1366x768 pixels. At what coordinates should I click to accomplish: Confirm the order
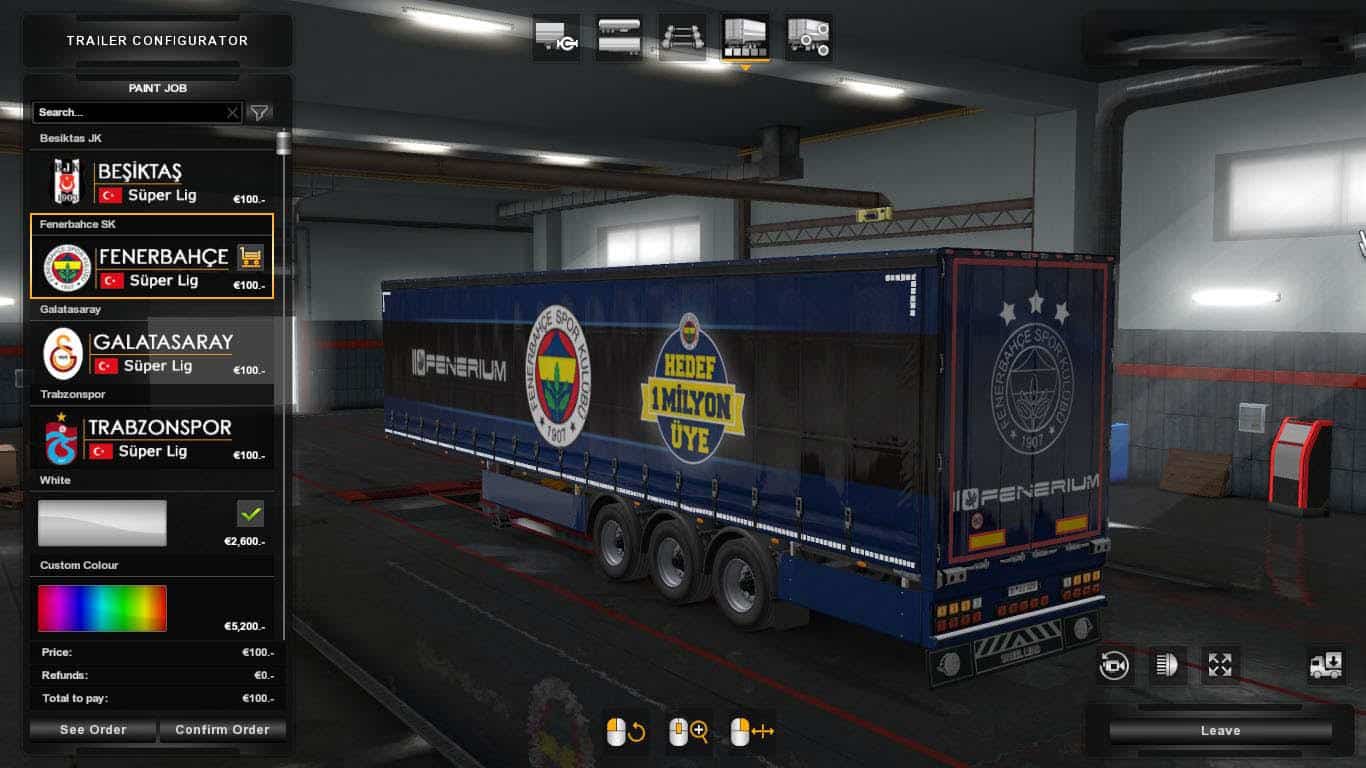pyautogui.click(x=222, y=730)
